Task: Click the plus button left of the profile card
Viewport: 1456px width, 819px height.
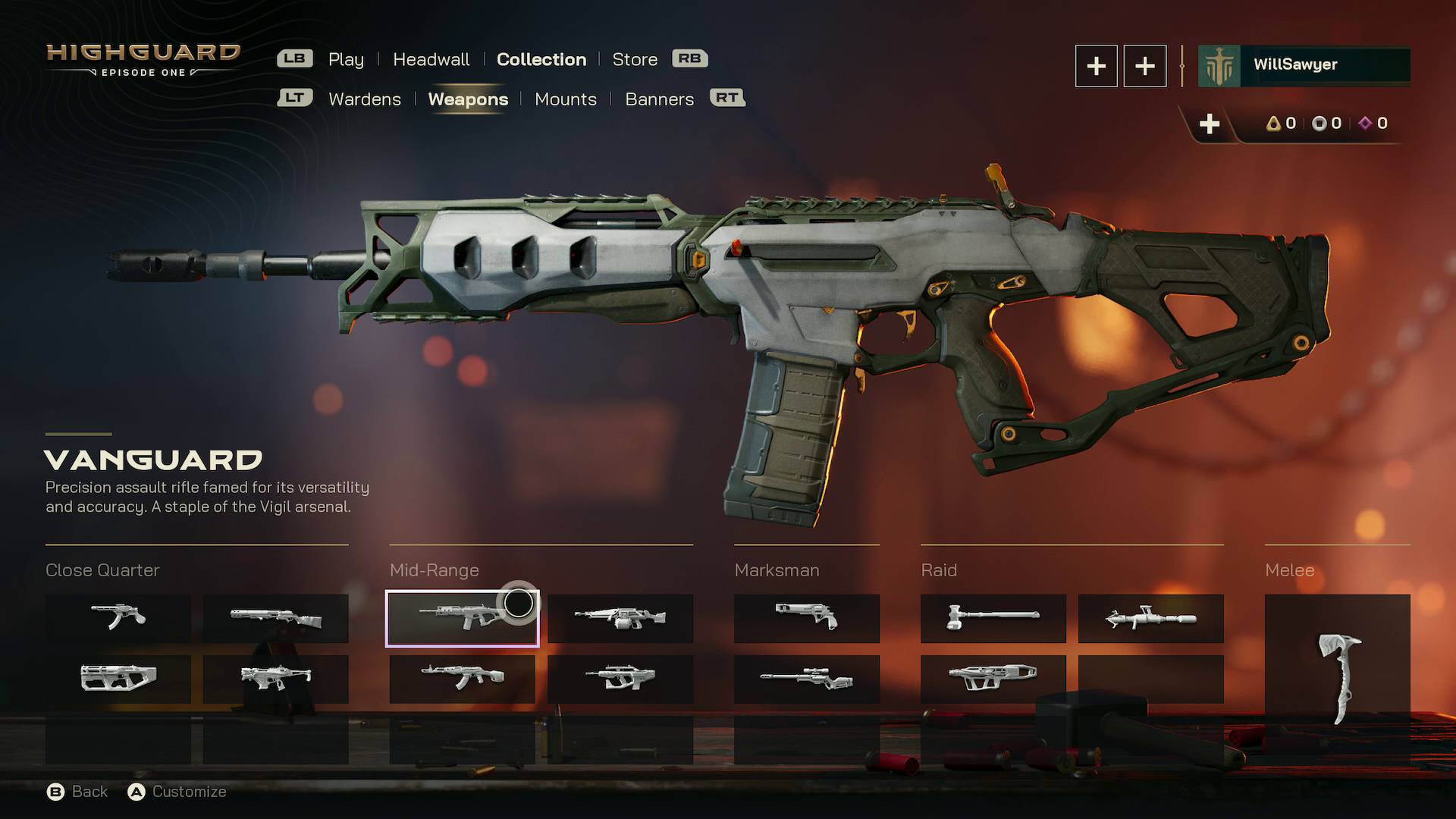Action: 1097,66
